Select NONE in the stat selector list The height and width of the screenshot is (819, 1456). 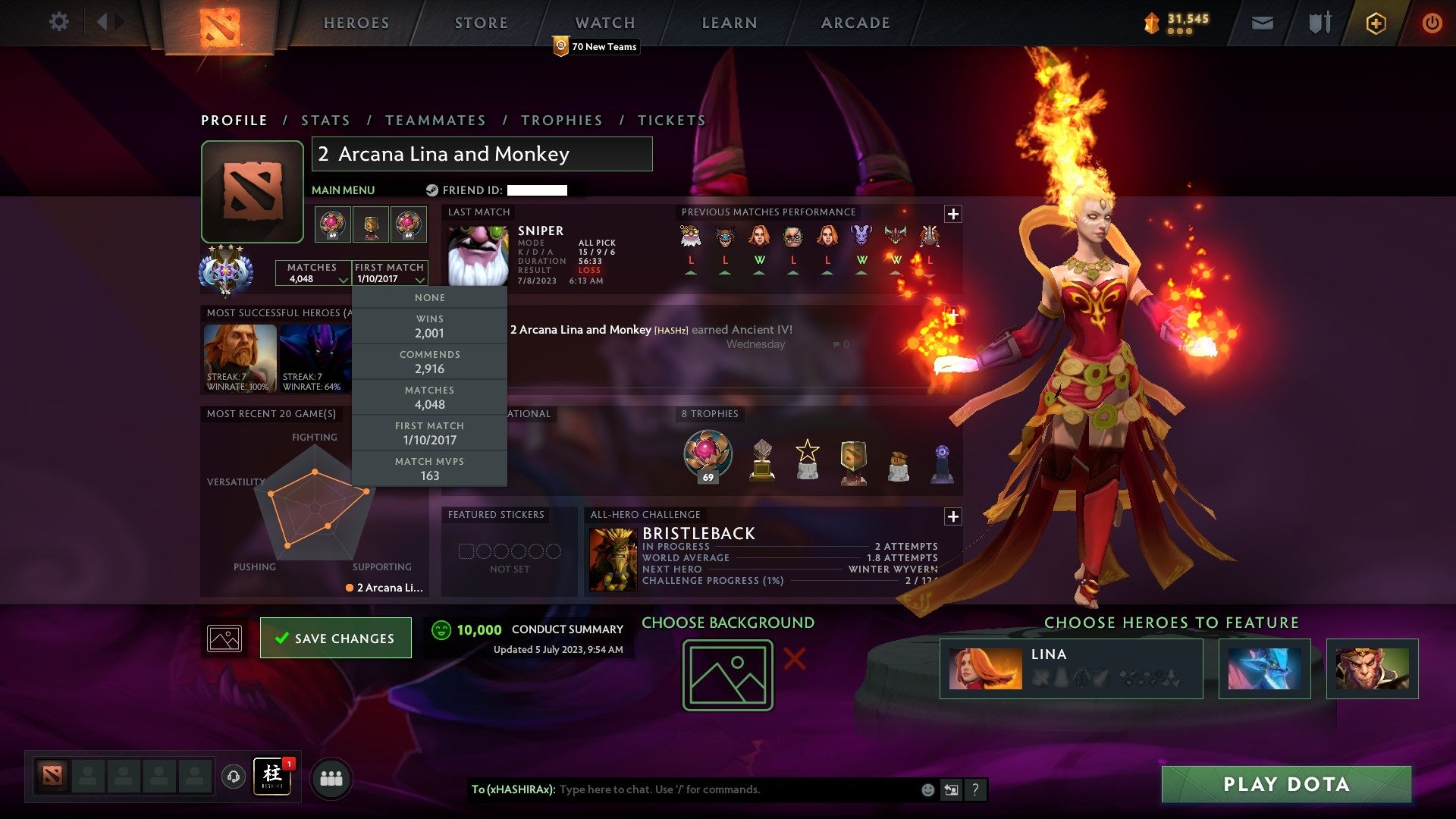[428, 297]
